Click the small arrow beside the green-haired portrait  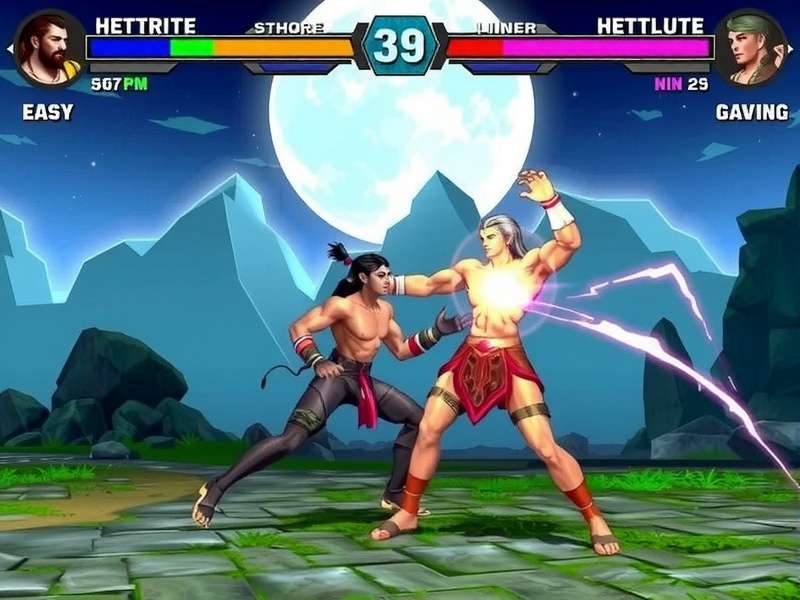pyautogui.click(x=792, y=48)
